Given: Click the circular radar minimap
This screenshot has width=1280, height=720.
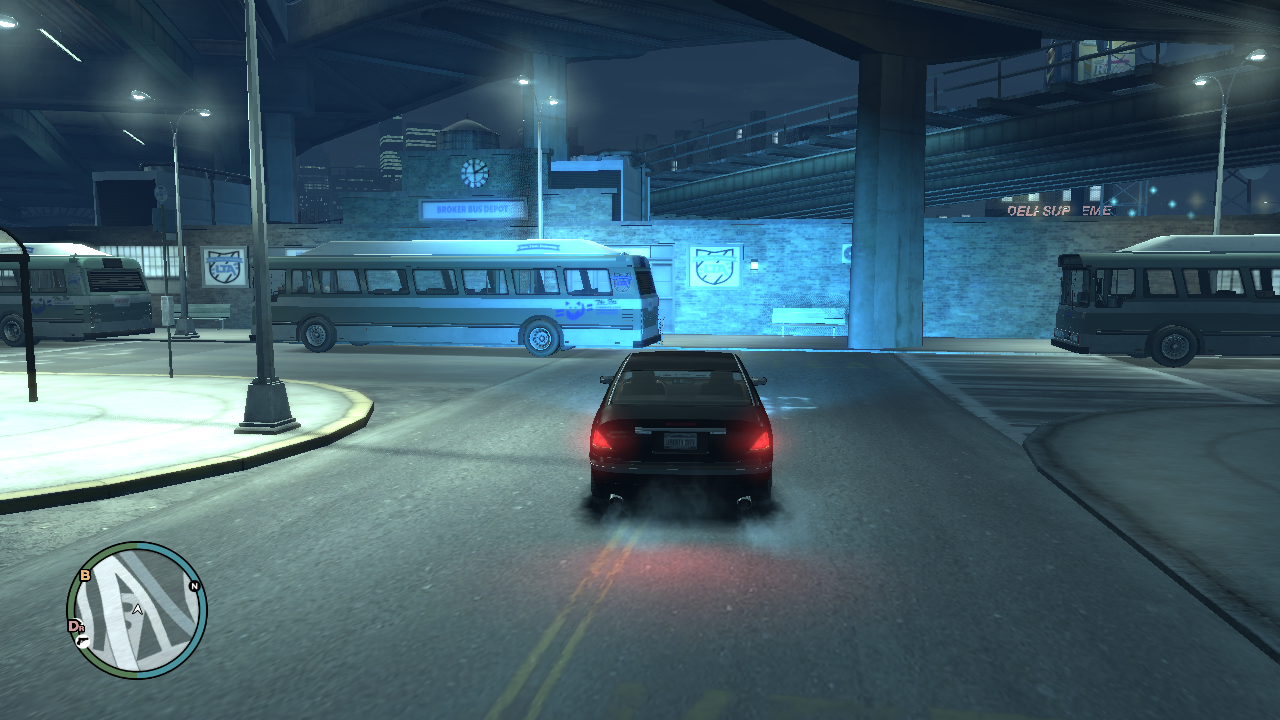Looking at the screenshot, I should point(137,611).
